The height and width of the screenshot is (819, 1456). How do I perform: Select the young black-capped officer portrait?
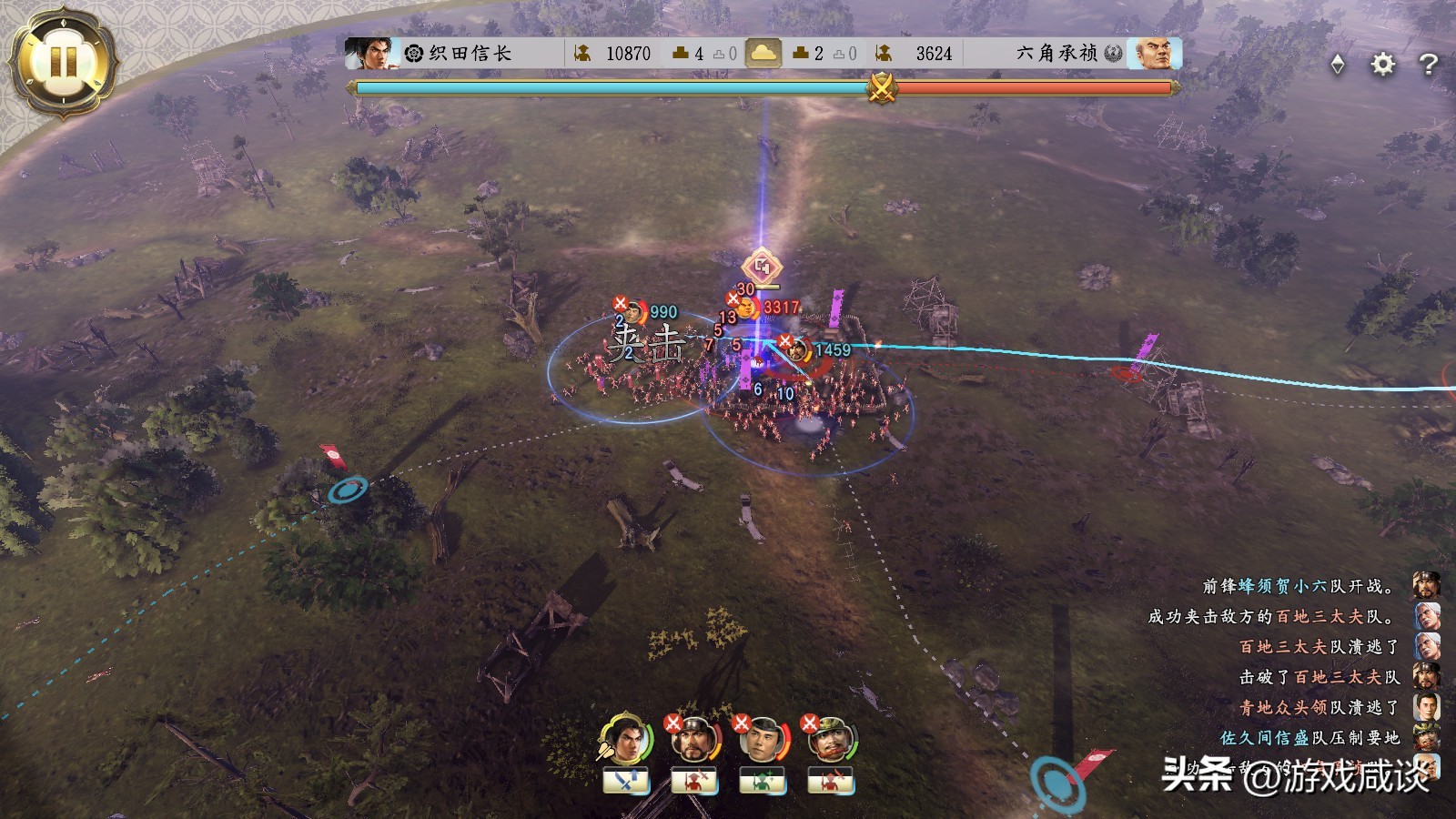[x=763, y=739]
